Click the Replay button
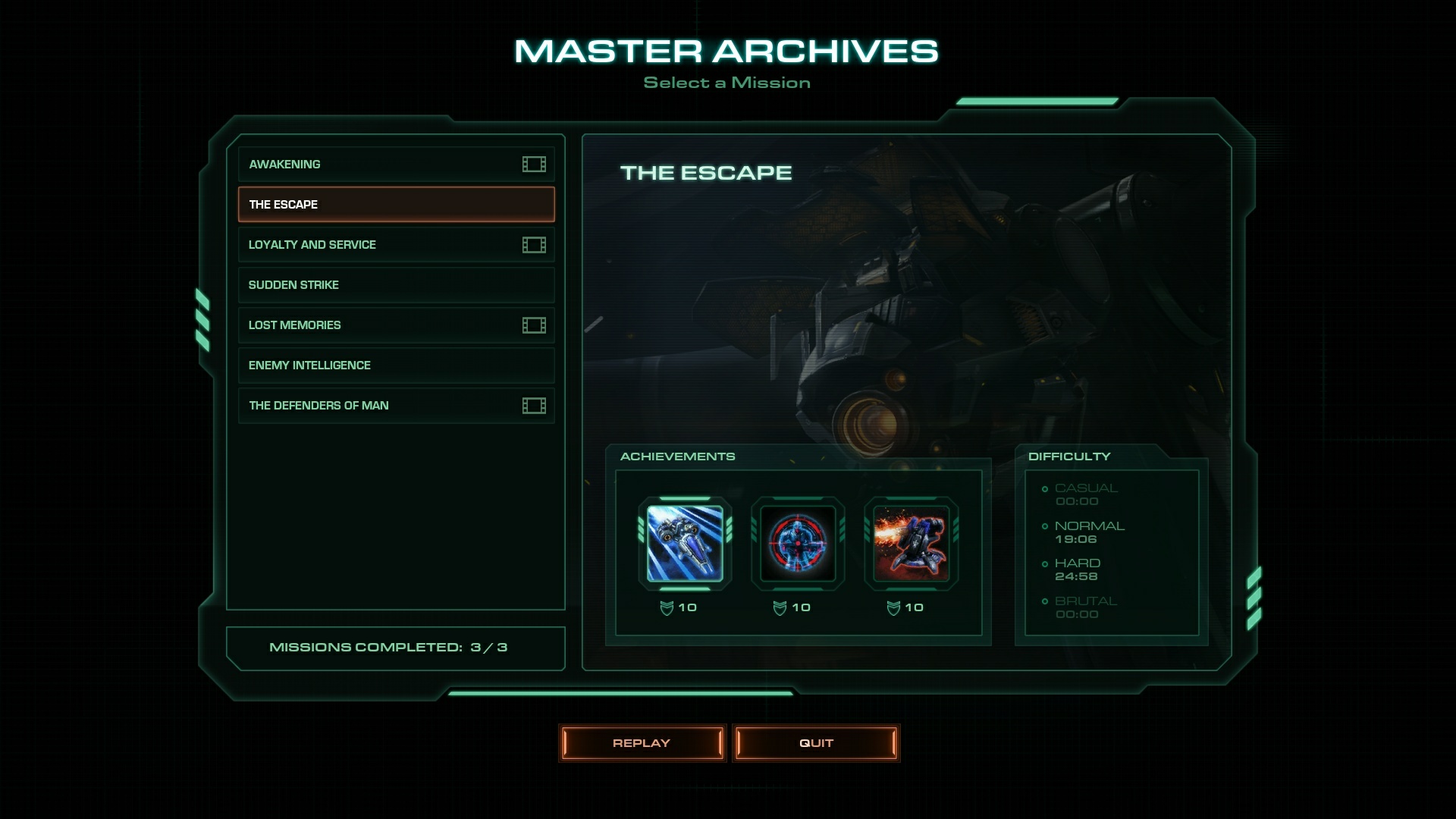The width and height of the screenshot is (1456, 819). (642, 743)
